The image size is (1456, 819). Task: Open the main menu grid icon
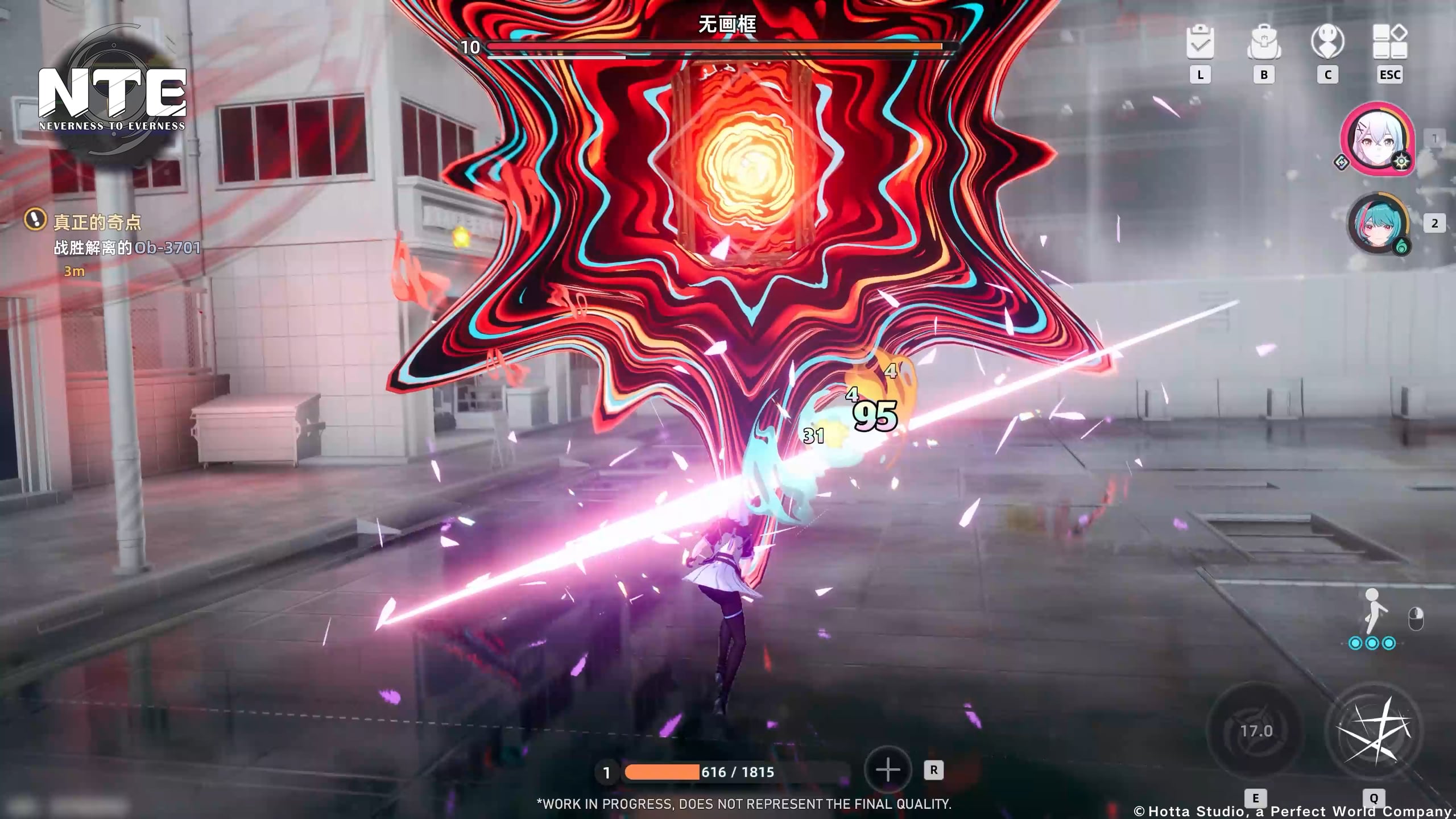point(1390,42)
